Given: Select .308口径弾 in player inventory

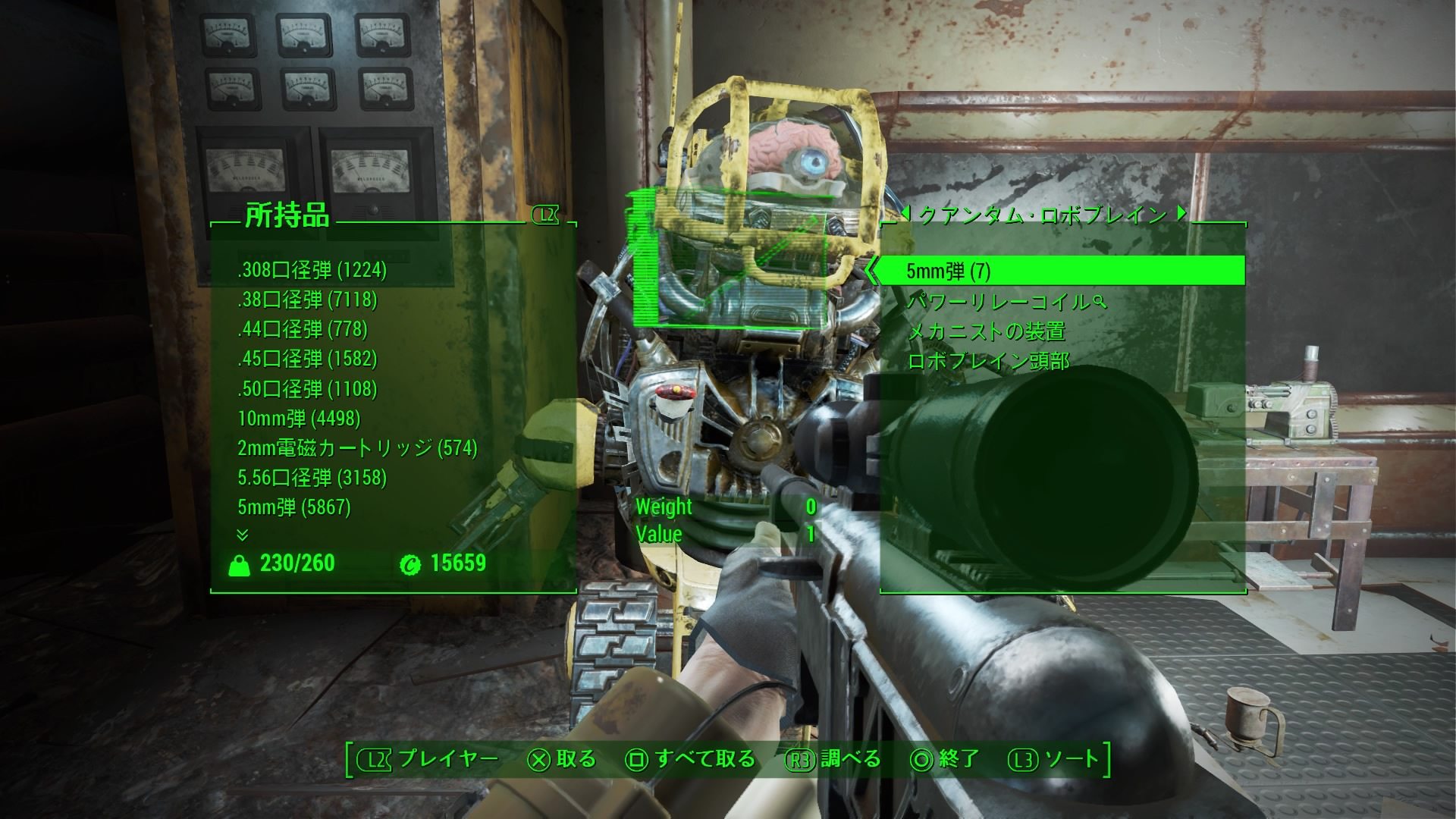Looking at the screenshot, I should tap(312, 270).
